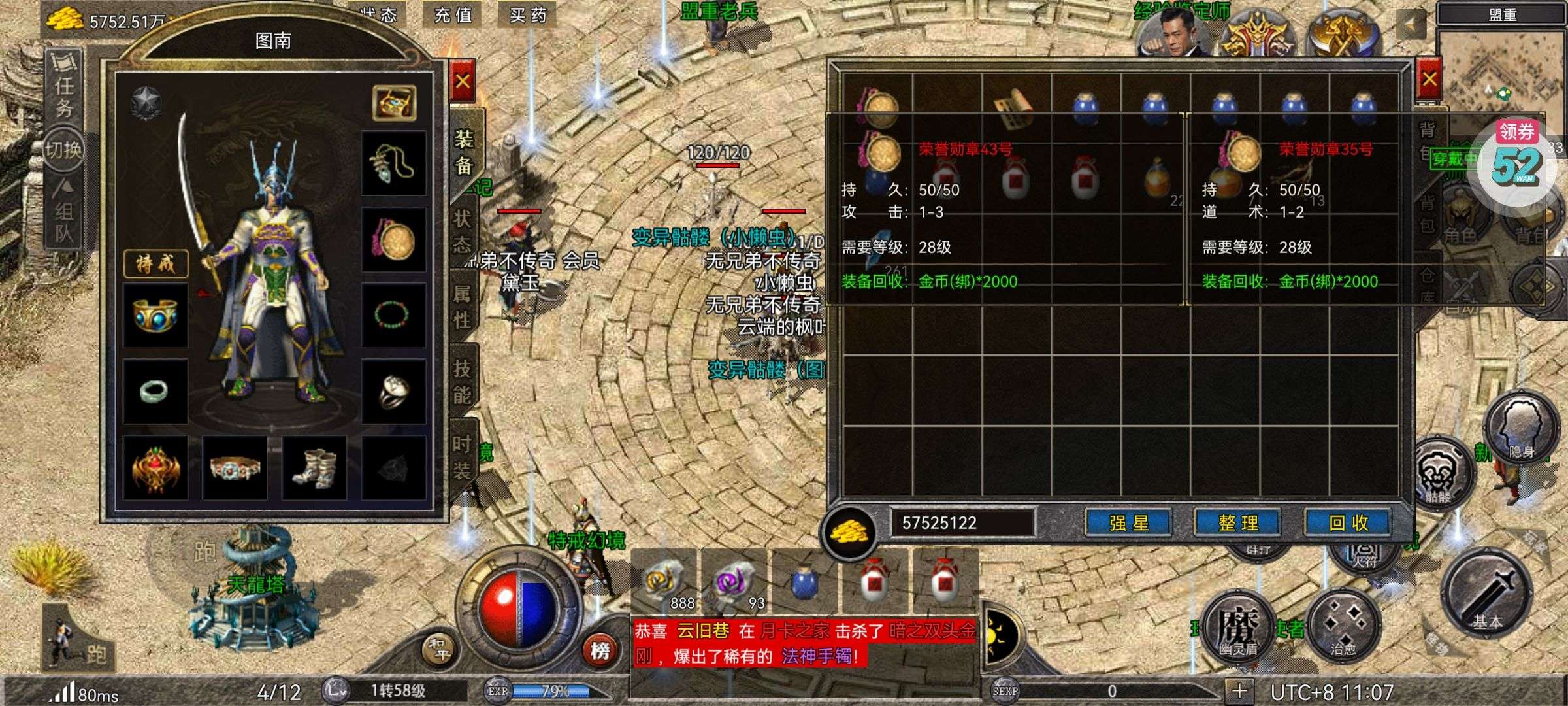Open the 充值 recharge menu
This screenshot has width=1568, height=706.
453,14
